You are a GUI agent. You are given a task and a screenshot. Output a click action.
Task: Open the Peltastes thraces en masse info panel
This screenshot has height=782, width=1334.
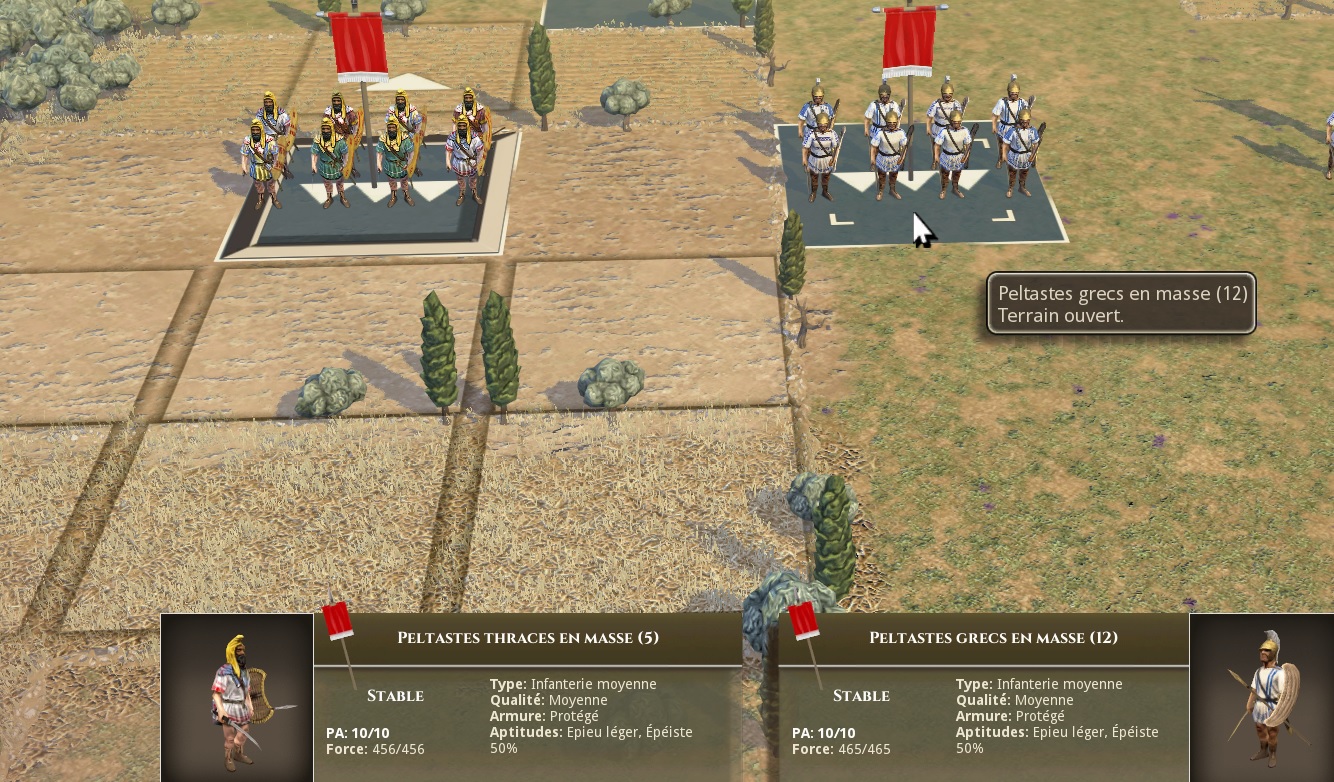pyautogui.click(x=528, y=638)
